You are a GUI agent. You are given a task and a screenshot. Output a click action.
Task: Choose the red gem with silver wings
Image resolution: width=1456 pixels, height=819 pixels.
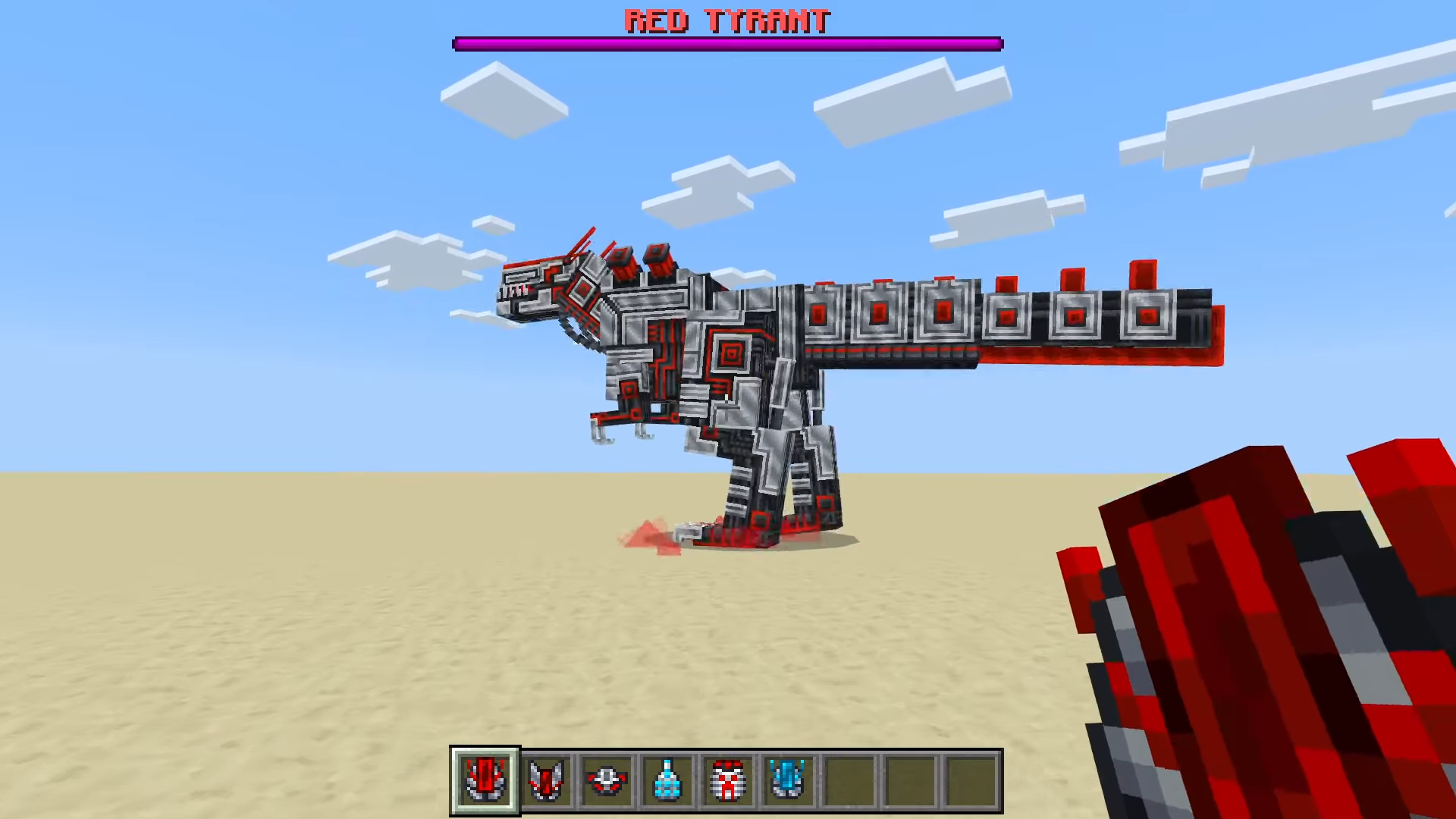coord(545,780)
